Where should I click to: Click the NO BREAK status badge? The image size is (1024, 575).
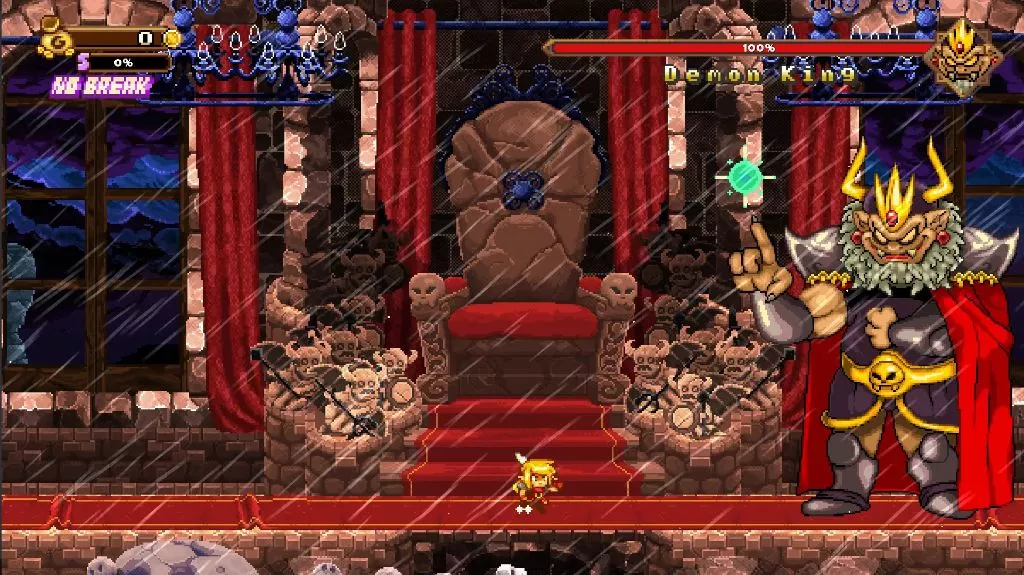coord(102,86)
